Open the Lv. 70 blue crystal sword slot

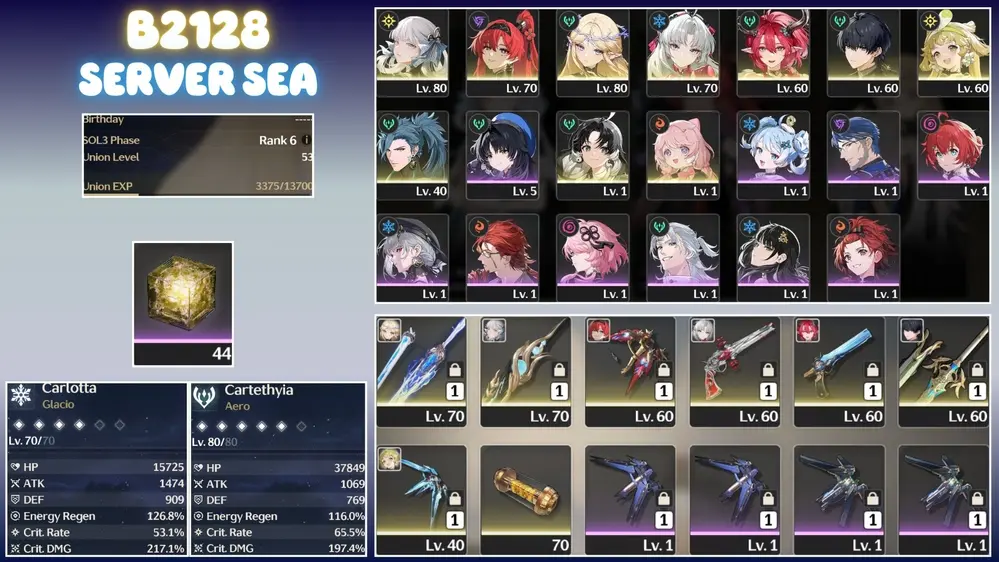pyautogui.click(x=421, y=371)
